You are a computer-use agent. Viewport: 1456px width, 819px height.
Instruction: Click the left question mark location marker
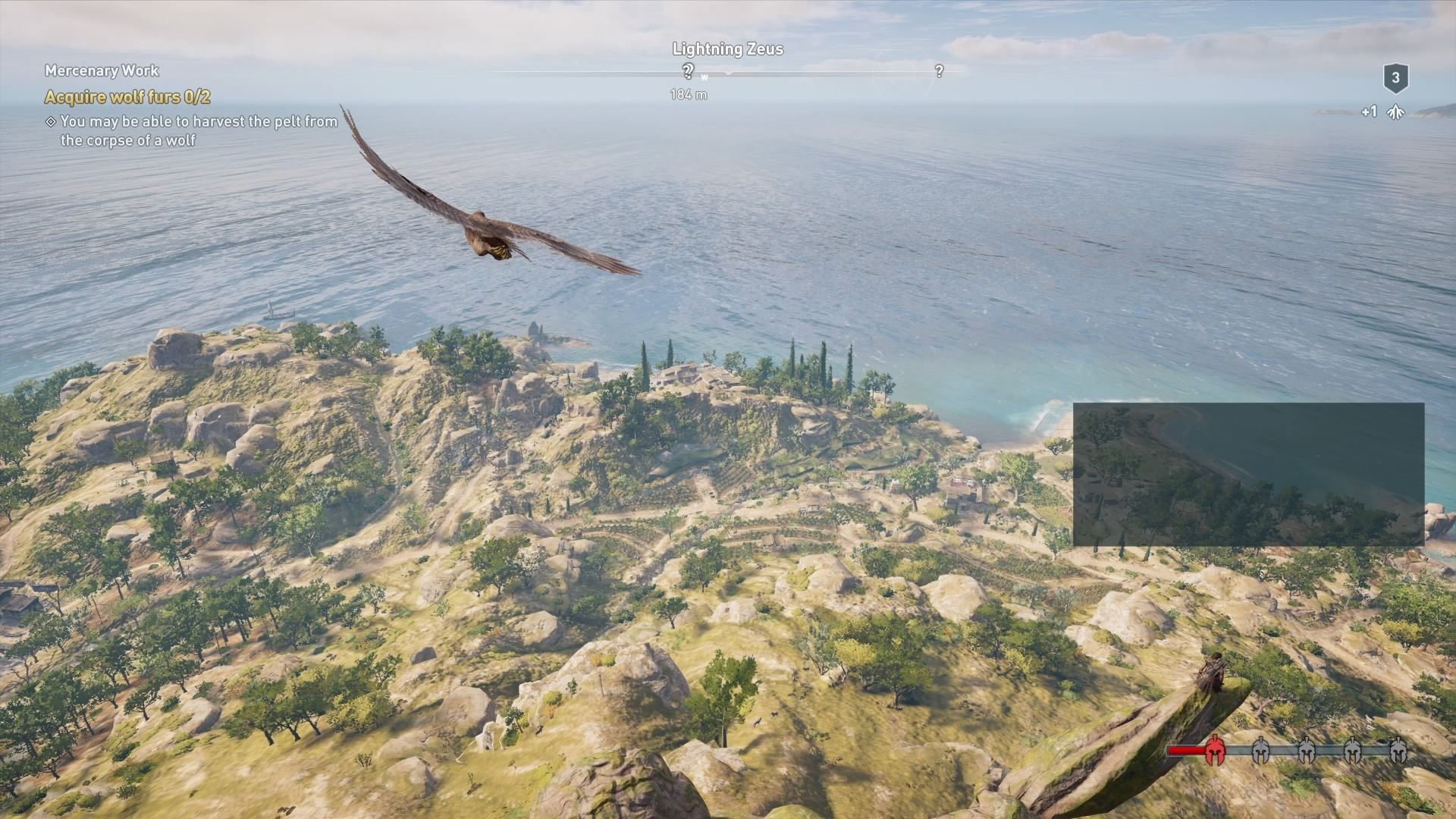(x=688, y=71)
